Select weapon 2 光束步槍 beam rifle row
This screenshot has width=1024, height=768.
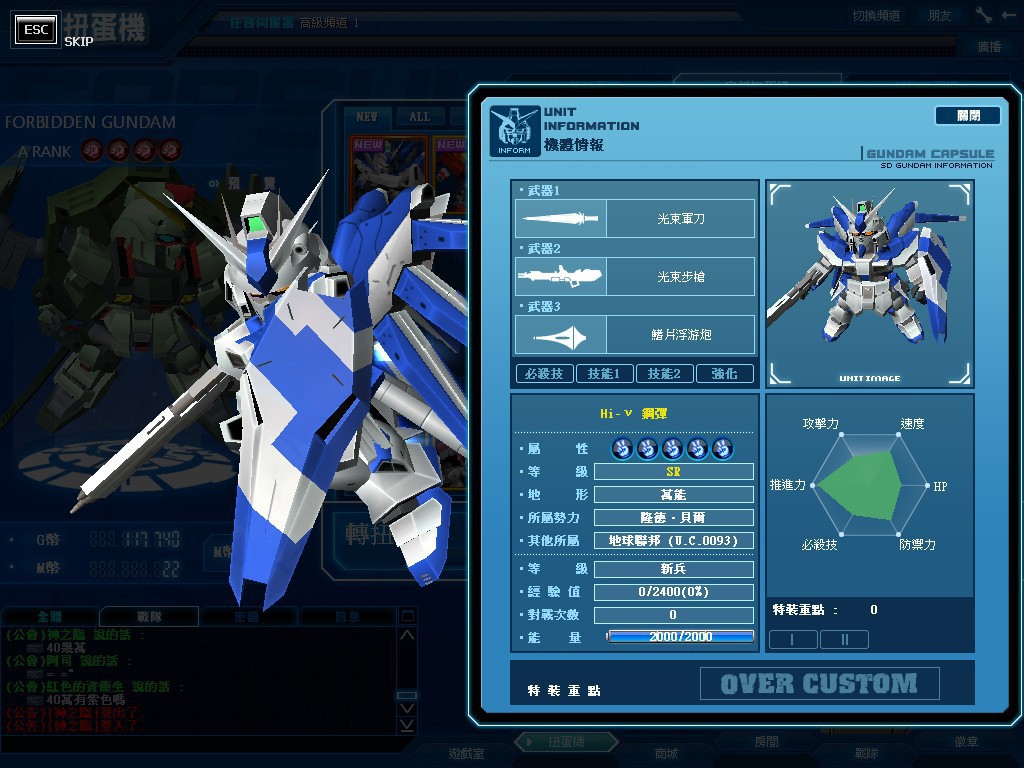pos(635,276)
